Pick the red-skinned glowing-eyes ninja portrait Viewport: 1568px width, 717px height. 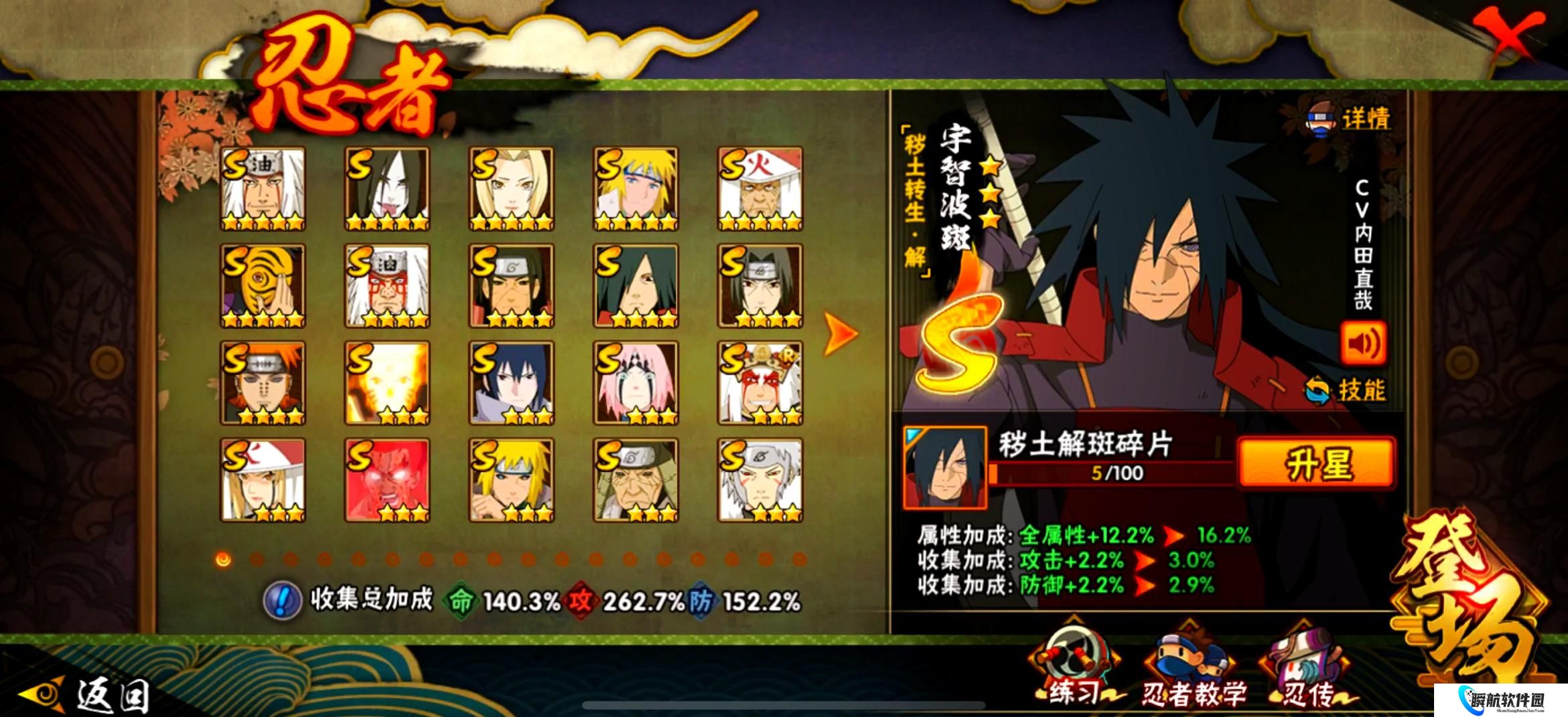[x=387, y=480]
